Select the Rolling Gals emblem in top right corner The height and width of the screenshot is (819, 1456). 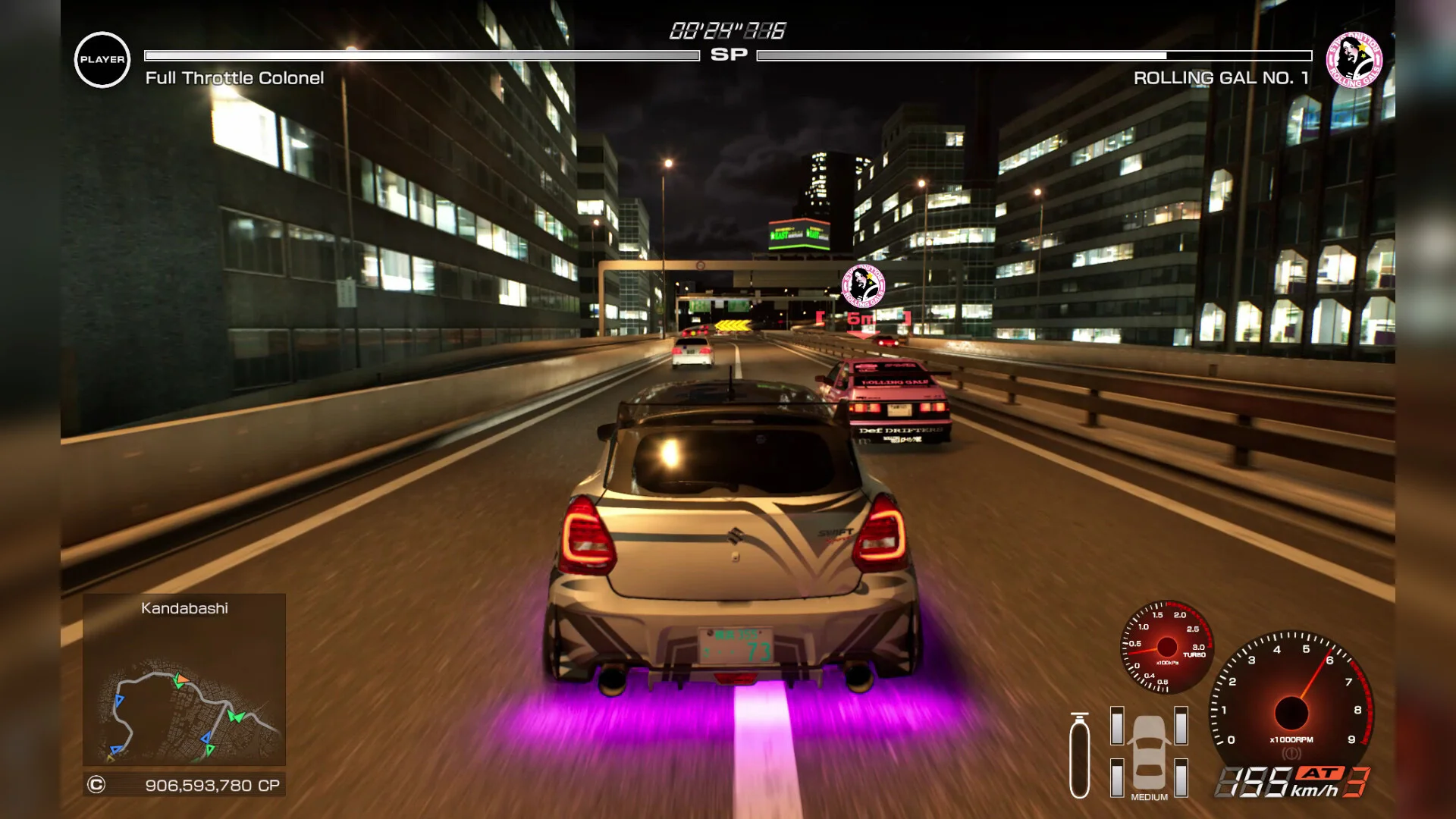tap(1353, 58)
